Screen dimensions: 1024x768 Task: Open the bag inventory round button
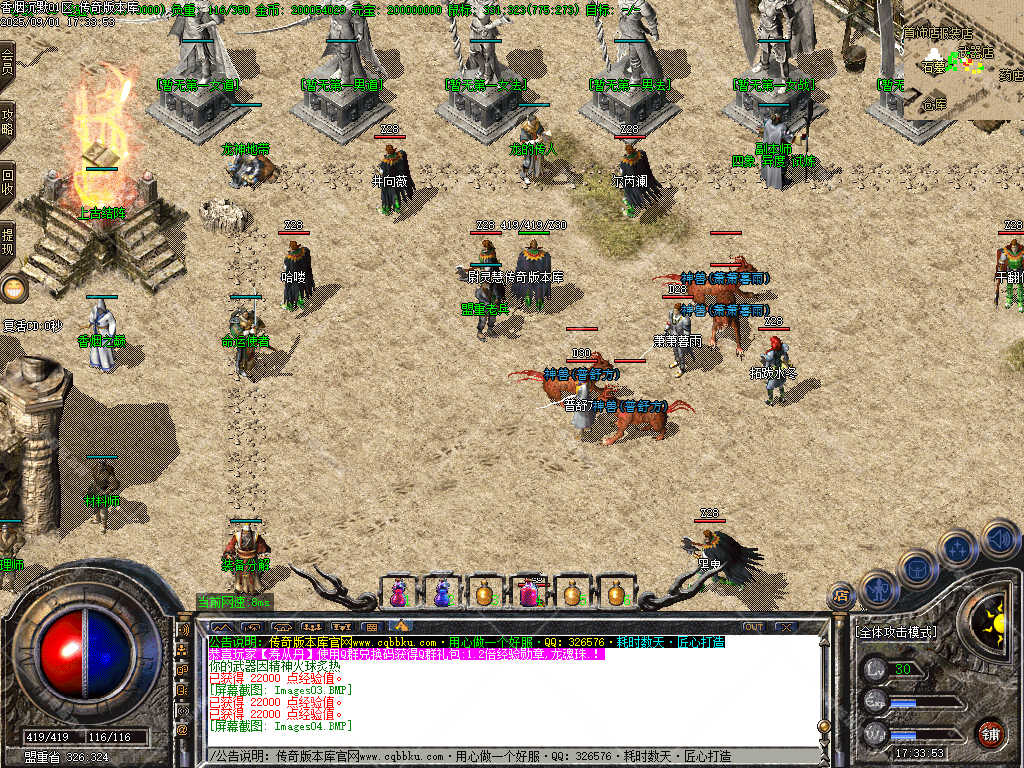tap(917, 567)
